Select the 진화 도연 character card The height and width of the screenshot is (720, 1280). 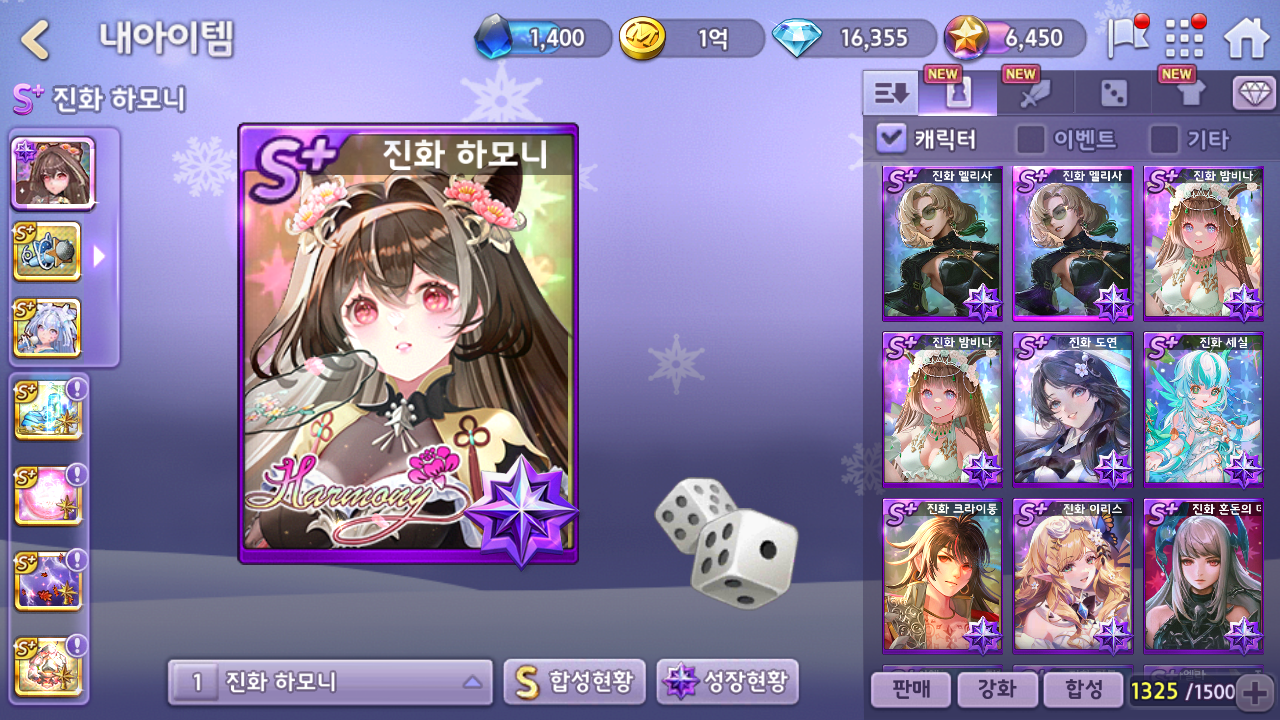[x=1073, y=409]
